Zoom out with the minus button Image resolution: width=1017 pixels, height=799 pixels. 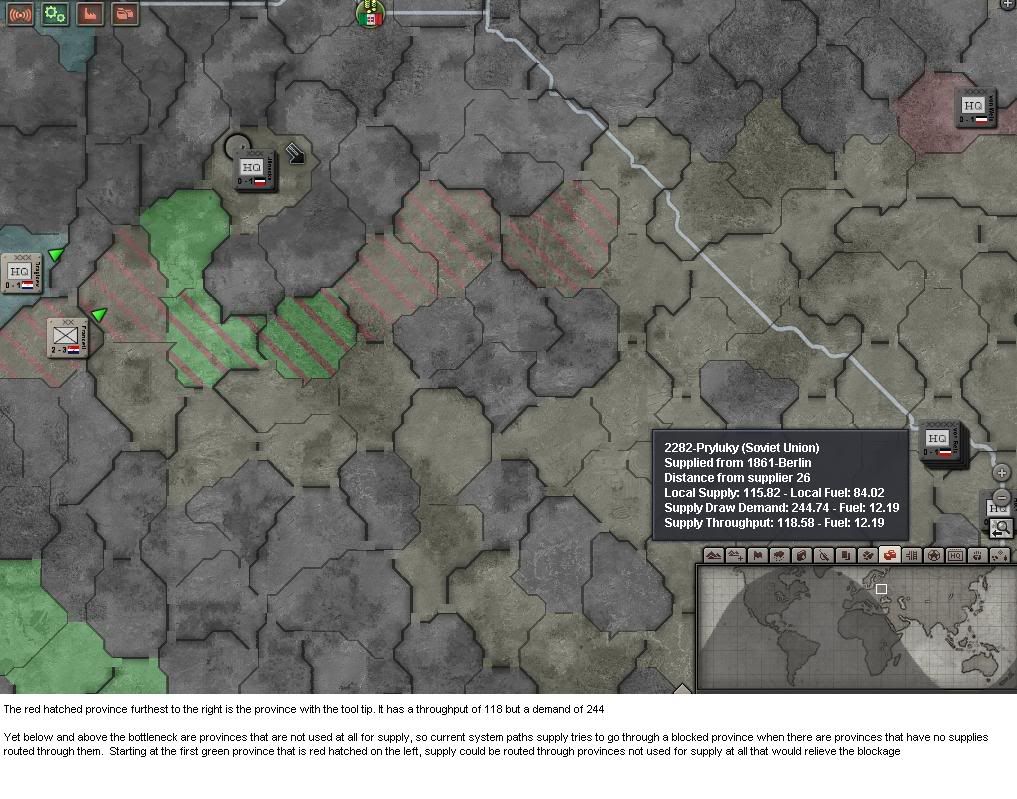pos(1002,497)
